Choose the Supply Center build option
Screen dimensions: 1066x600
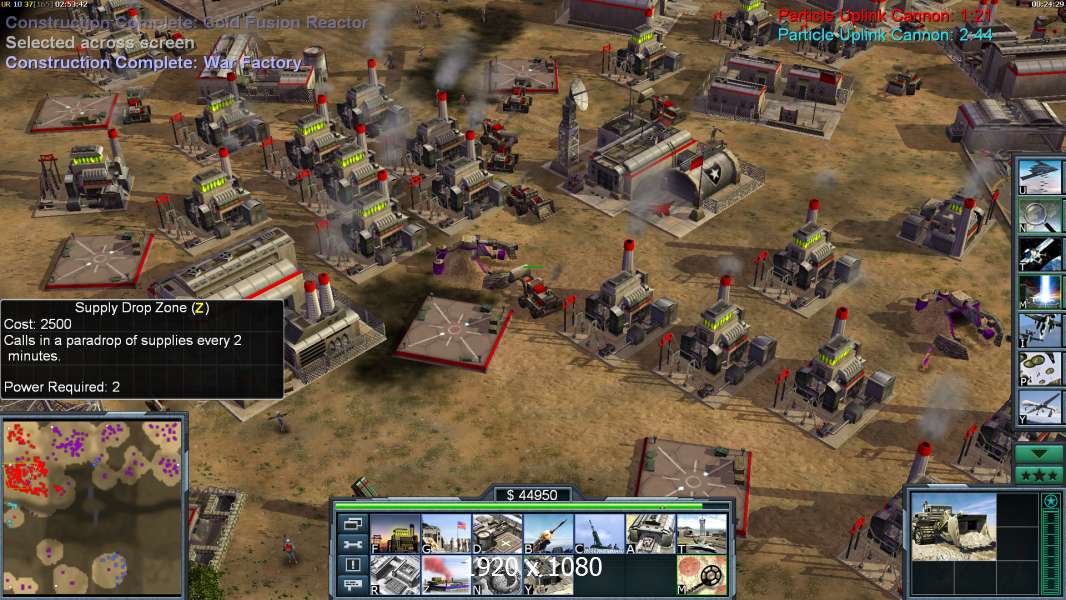(x=497, y=534)
